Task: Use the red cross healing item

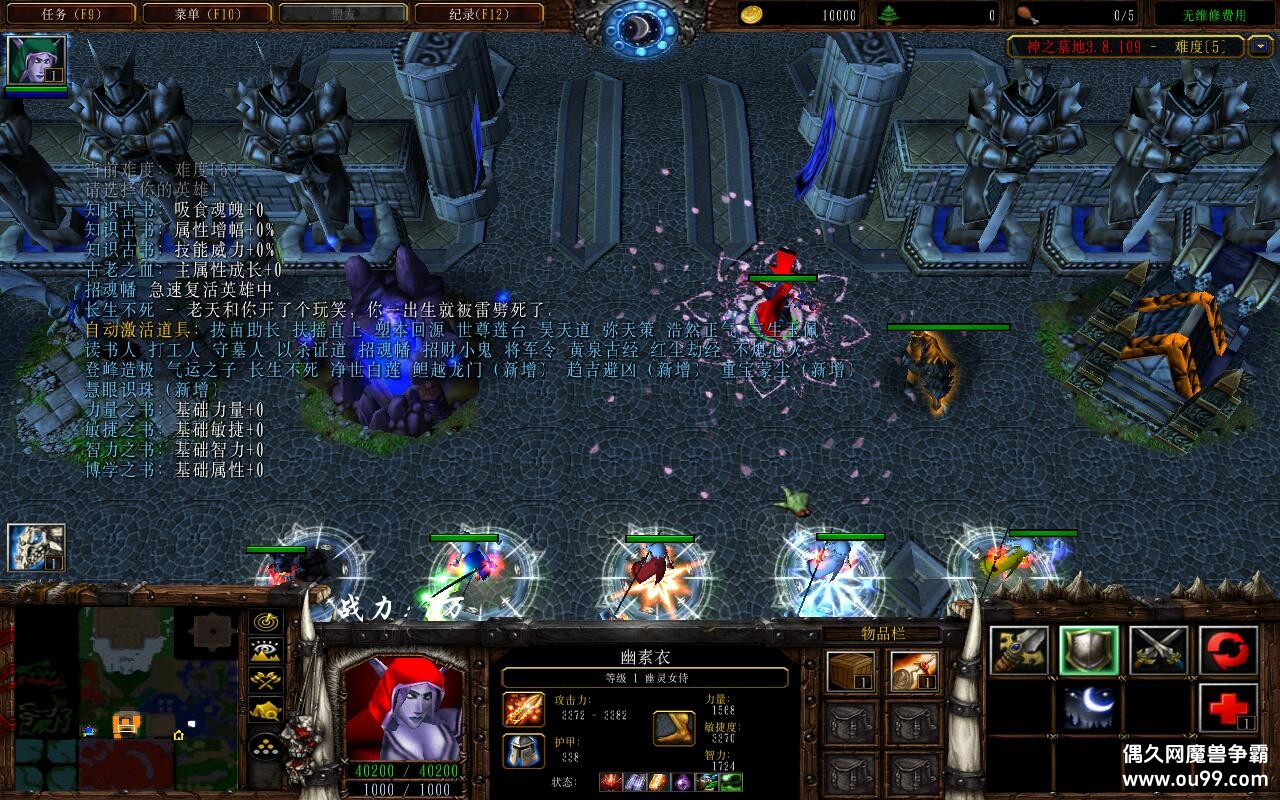Action: coord(1228,707)
